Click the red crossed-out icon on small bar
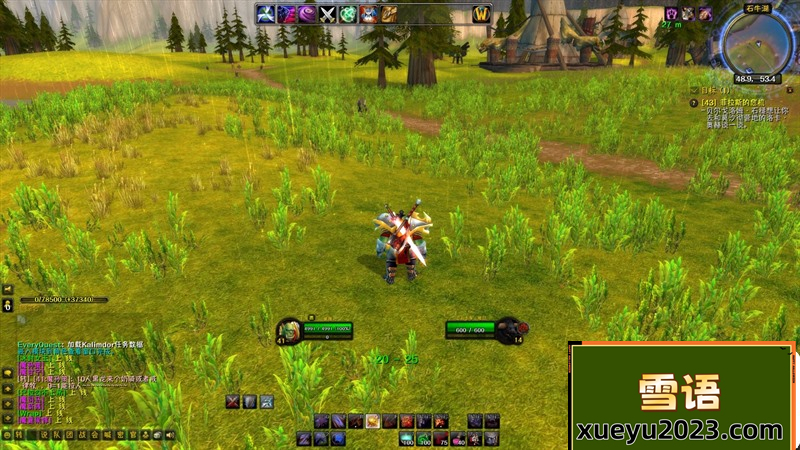 [x=233, y=401]
